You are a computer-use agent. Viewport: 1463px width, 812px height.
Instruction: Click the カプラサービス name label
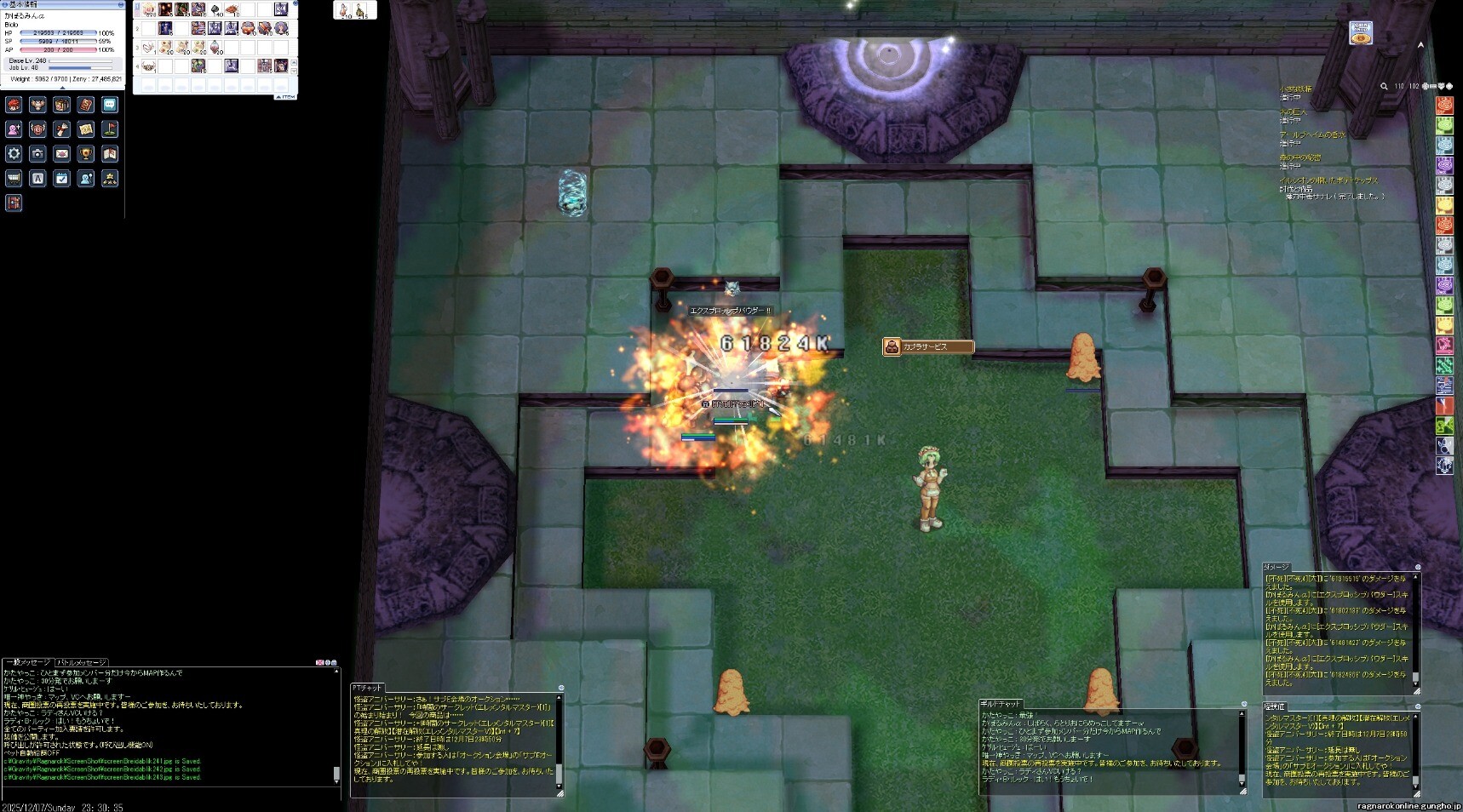coord(925,346)
